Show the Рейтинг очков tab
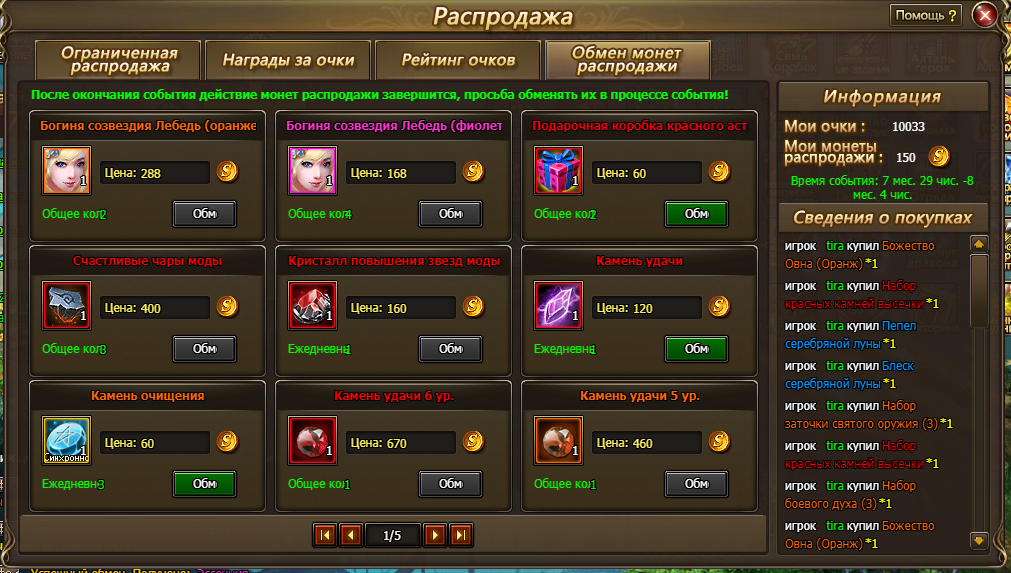1011x573 pixels. click(458, 60)
